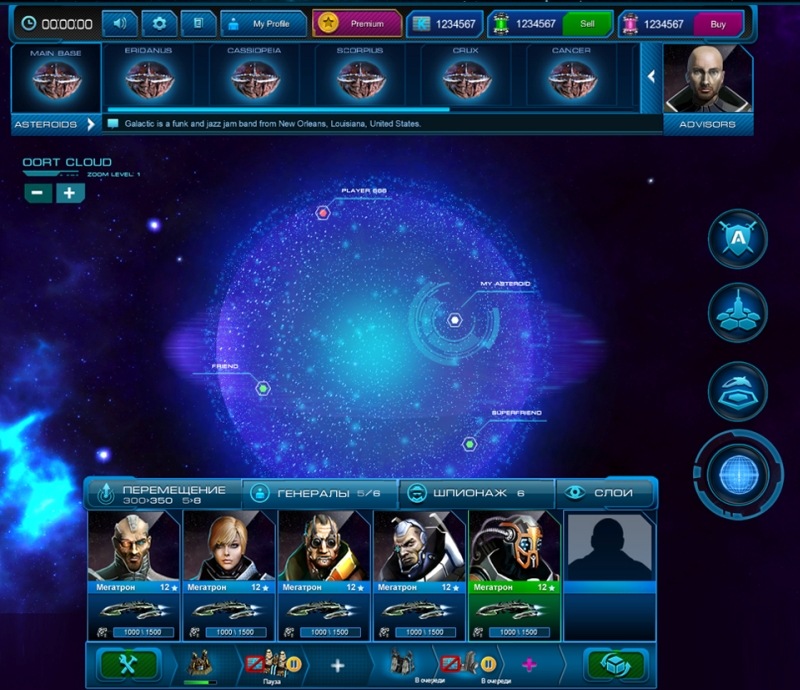This screenshot has height=690, width=800.
Task: Open the Слои layers tab
Action: (606, 493)
